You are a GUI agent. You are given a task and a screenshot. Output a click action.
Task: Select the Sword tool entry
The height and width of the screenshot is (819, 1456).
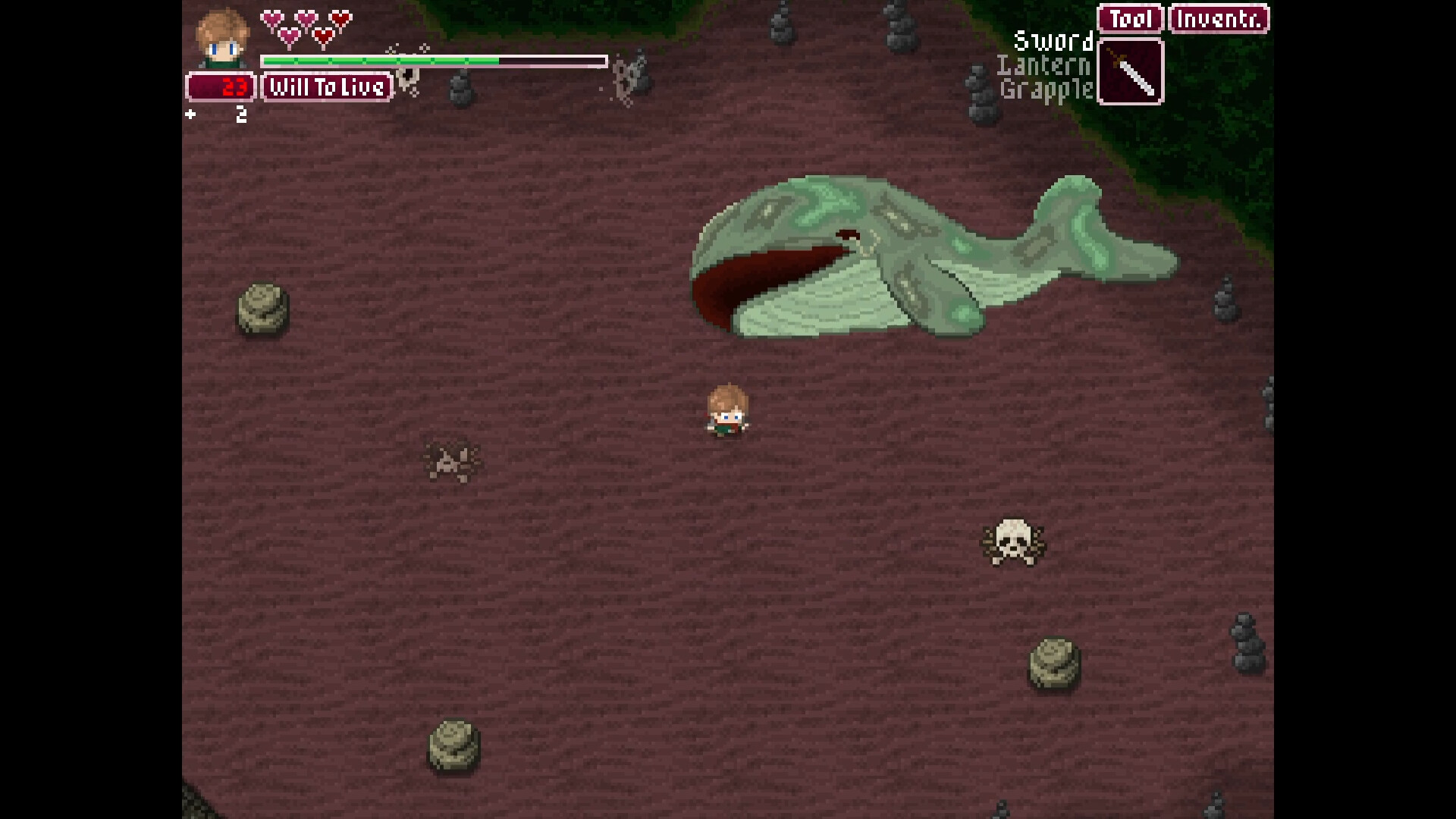[x=1053, y=41]
